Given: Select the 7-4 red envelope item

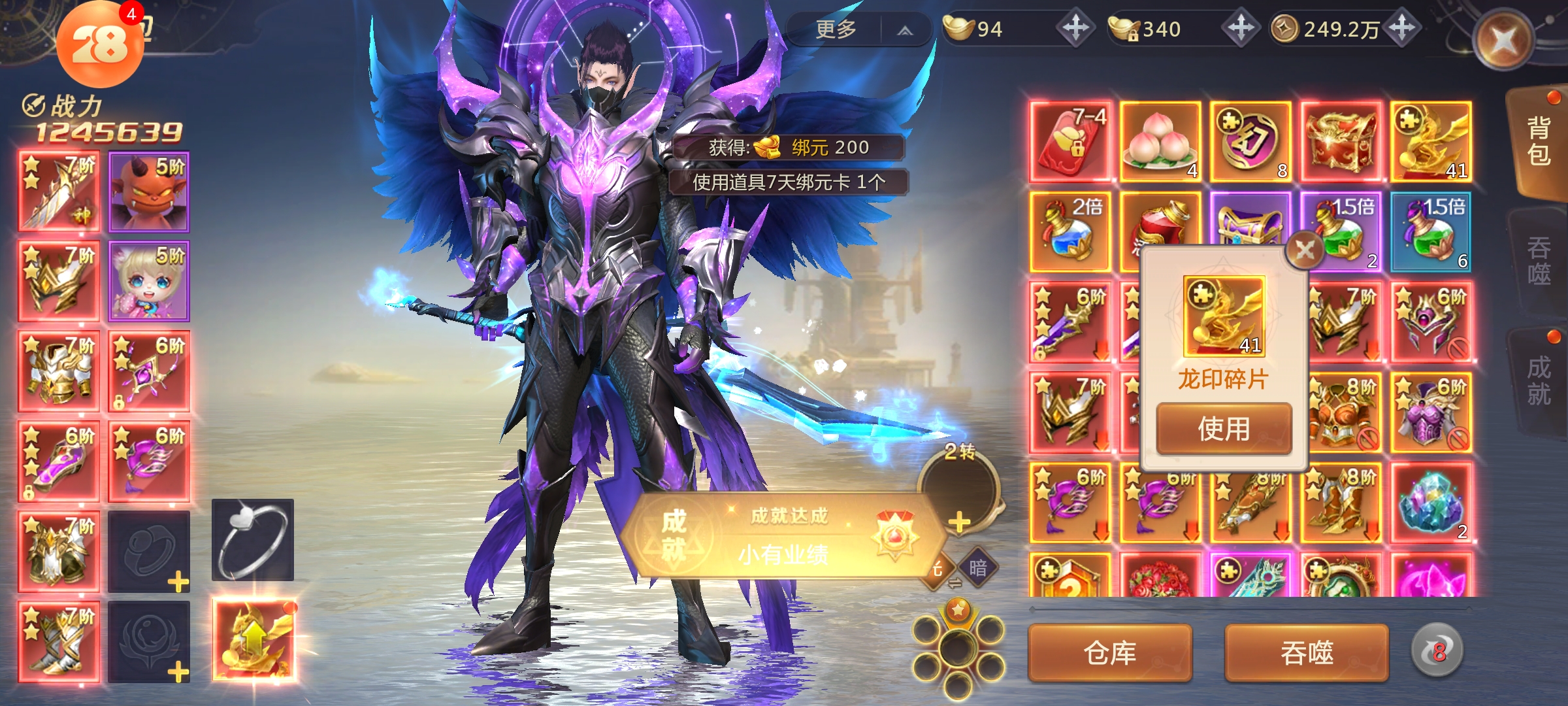Looking at the screenshot, I should [x=1070, y=141].
